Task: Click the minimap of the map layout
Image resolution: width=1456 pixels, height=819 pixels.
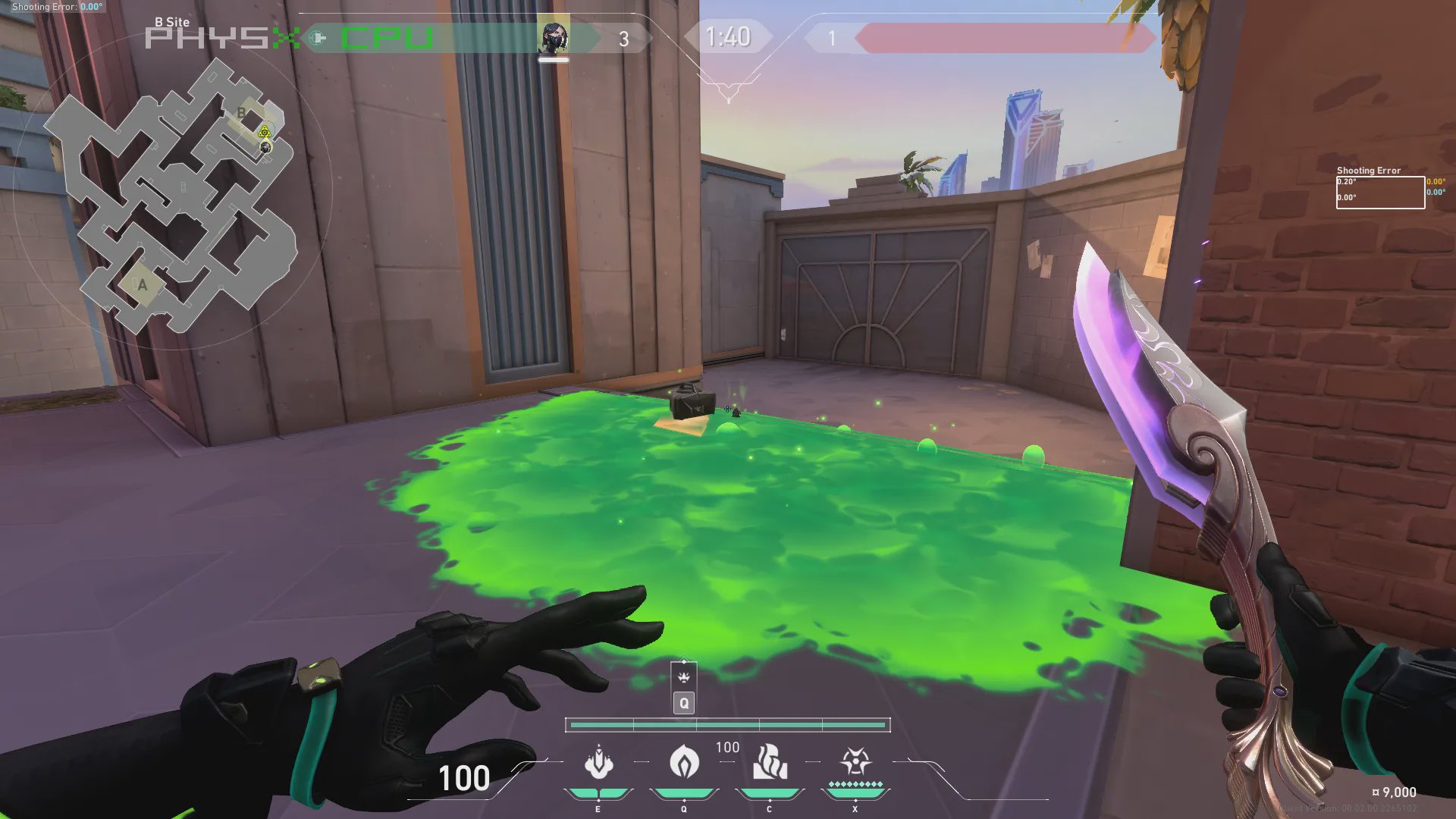Action: pos(173,196)
